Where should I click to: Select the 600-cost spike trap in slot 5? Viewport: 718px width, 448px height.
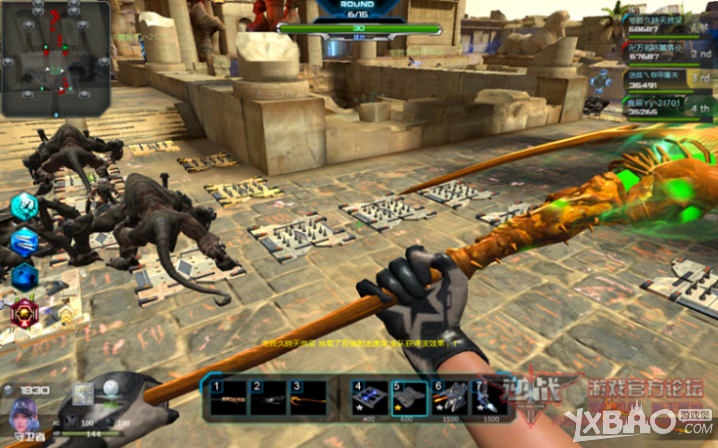coord(407,398)
